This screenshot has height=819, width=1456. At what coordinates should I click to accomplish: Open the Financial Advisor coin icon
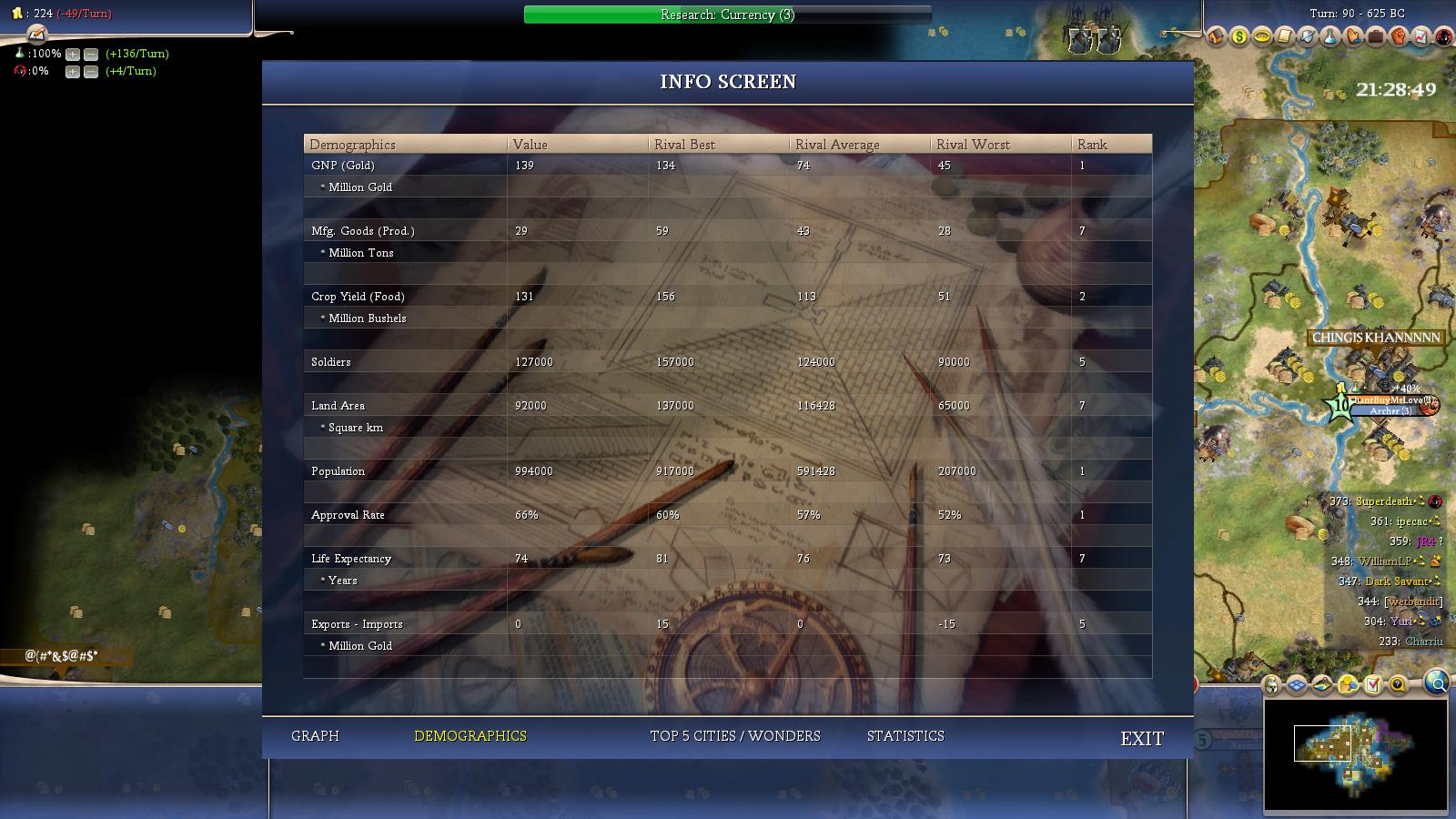tap(1239, 38)
